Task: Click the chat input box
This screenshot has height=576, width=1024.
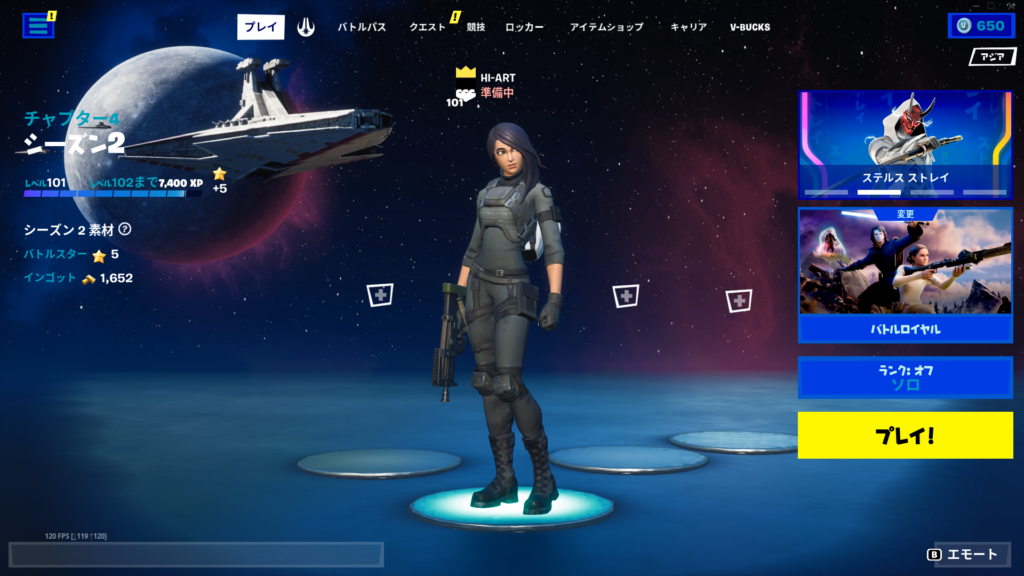Action: point(196,555)
